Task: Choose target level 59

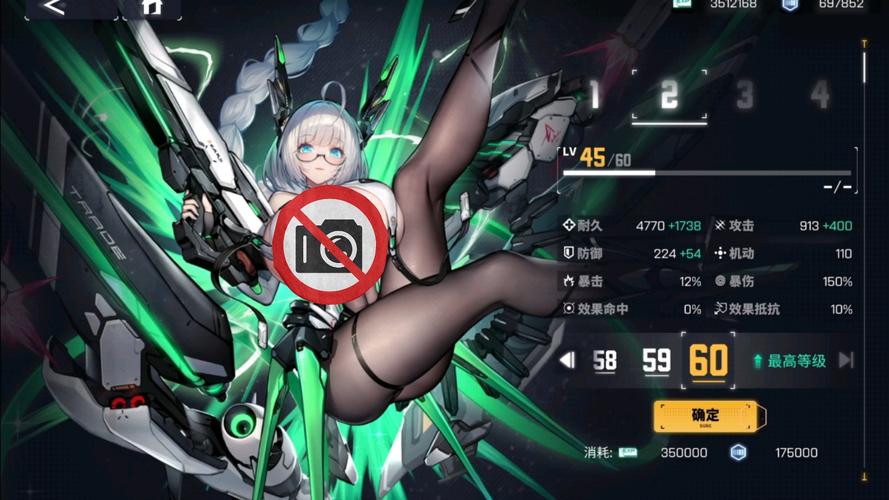Action: pos(656,360)
